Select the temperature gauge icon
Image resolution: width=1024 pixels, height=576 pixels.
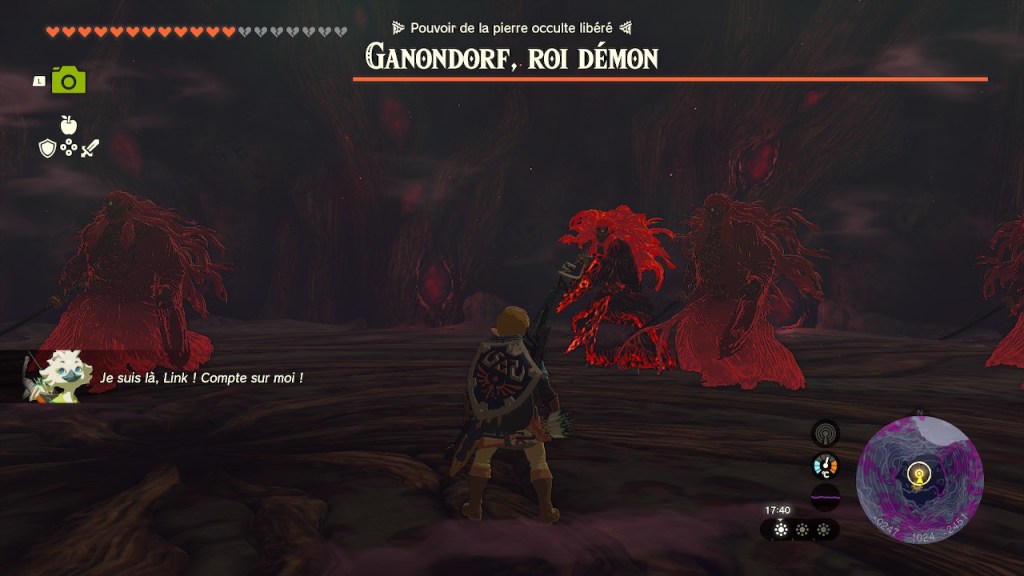825,465
